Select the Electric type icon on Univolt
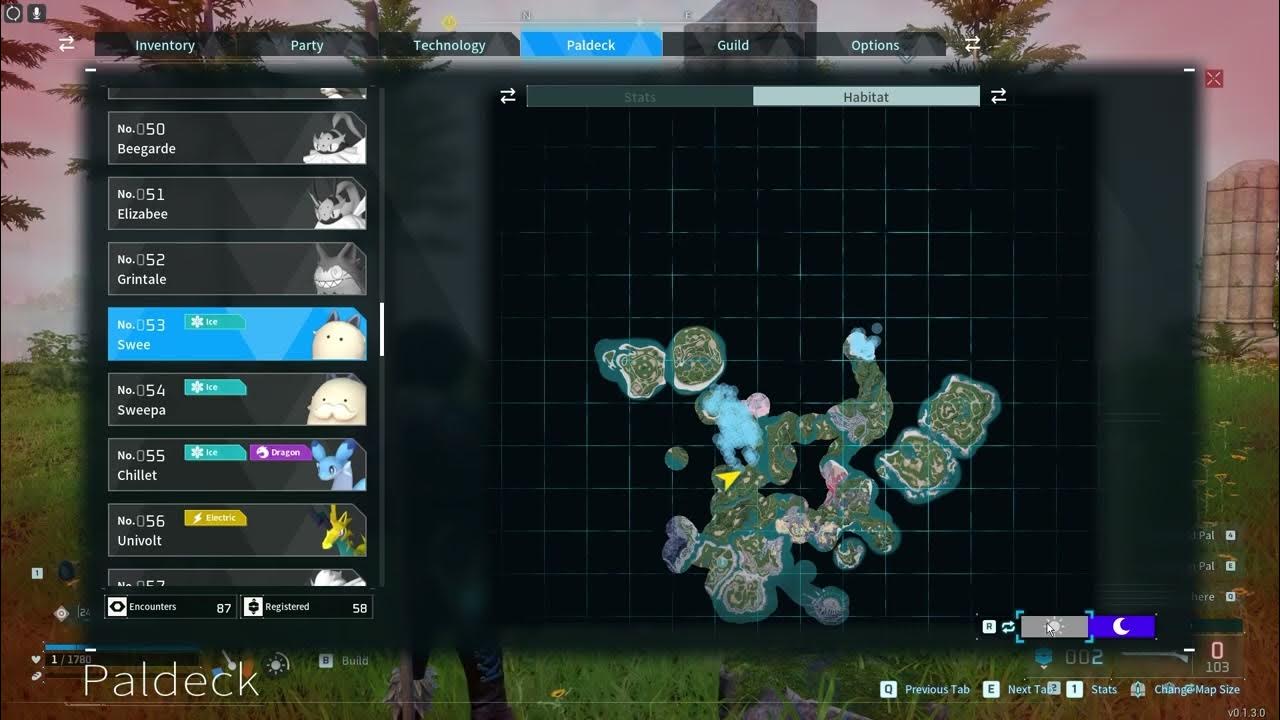Image resolution: width=1280 pixels, height=720 pixels. pos(214,518)
